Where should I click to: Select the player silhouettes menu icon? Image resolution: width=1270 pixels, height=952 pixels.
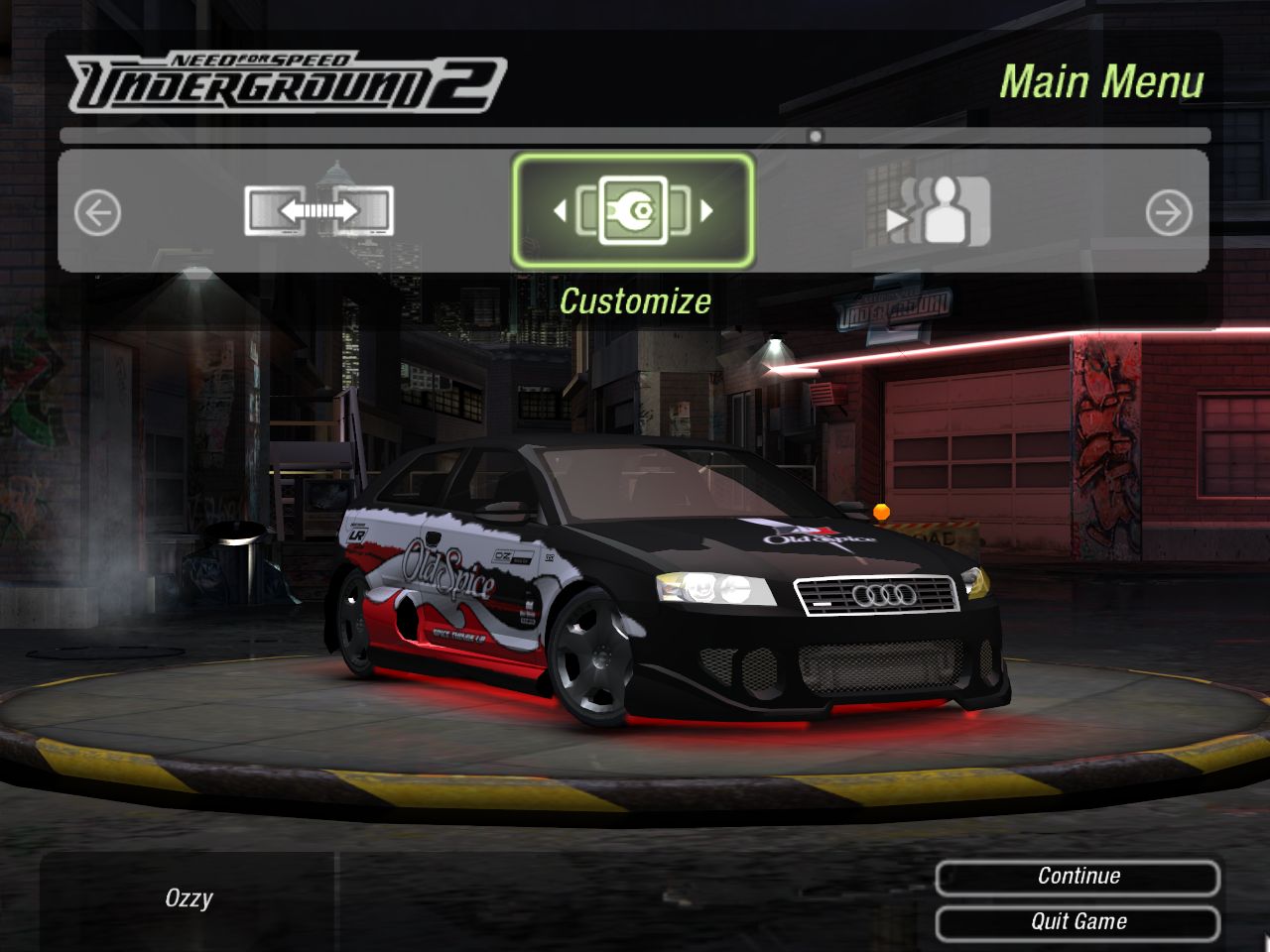938,210
